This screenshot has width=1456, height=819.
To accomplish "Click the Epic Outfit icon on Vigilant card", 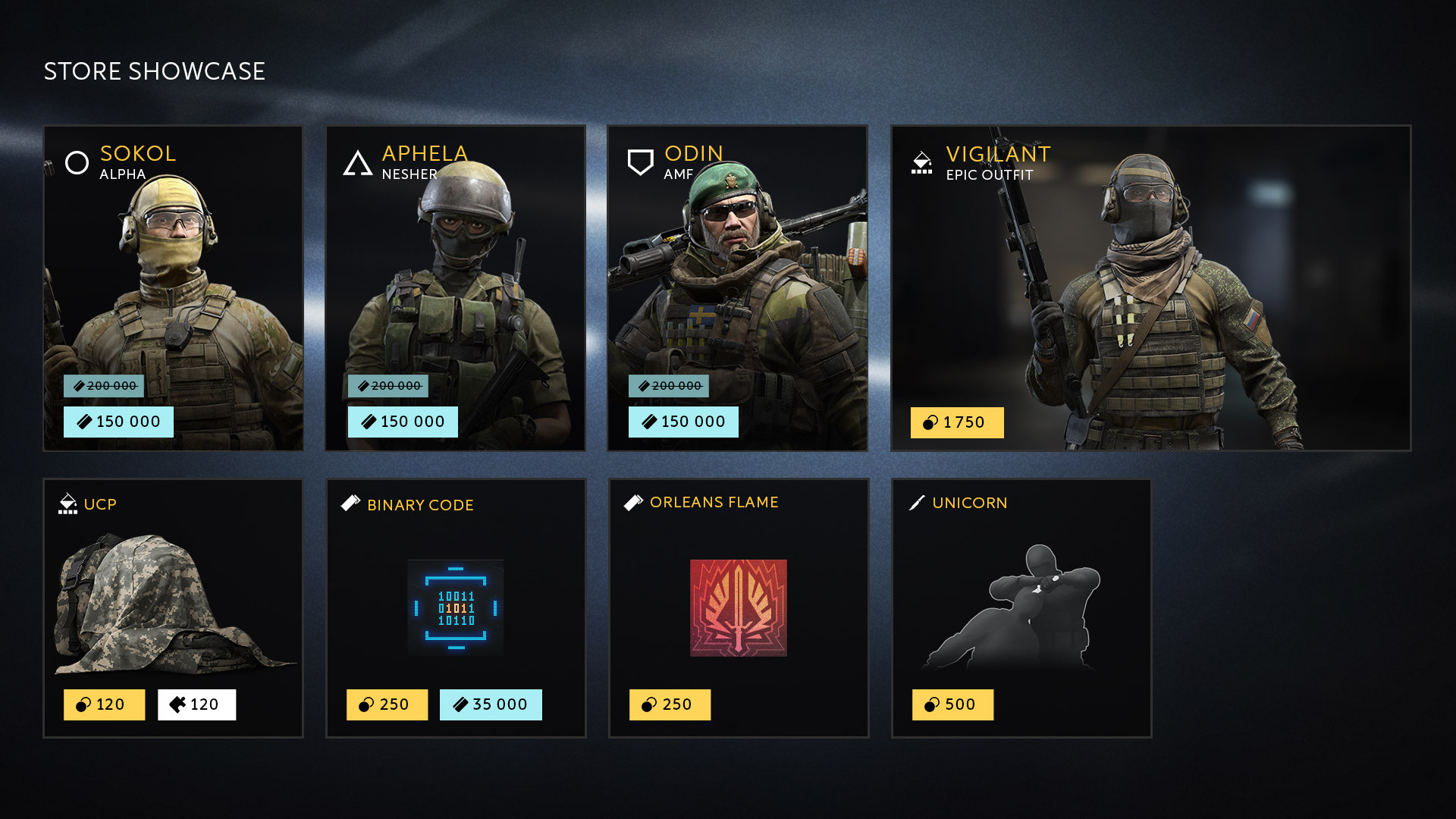I will point(921,162).
